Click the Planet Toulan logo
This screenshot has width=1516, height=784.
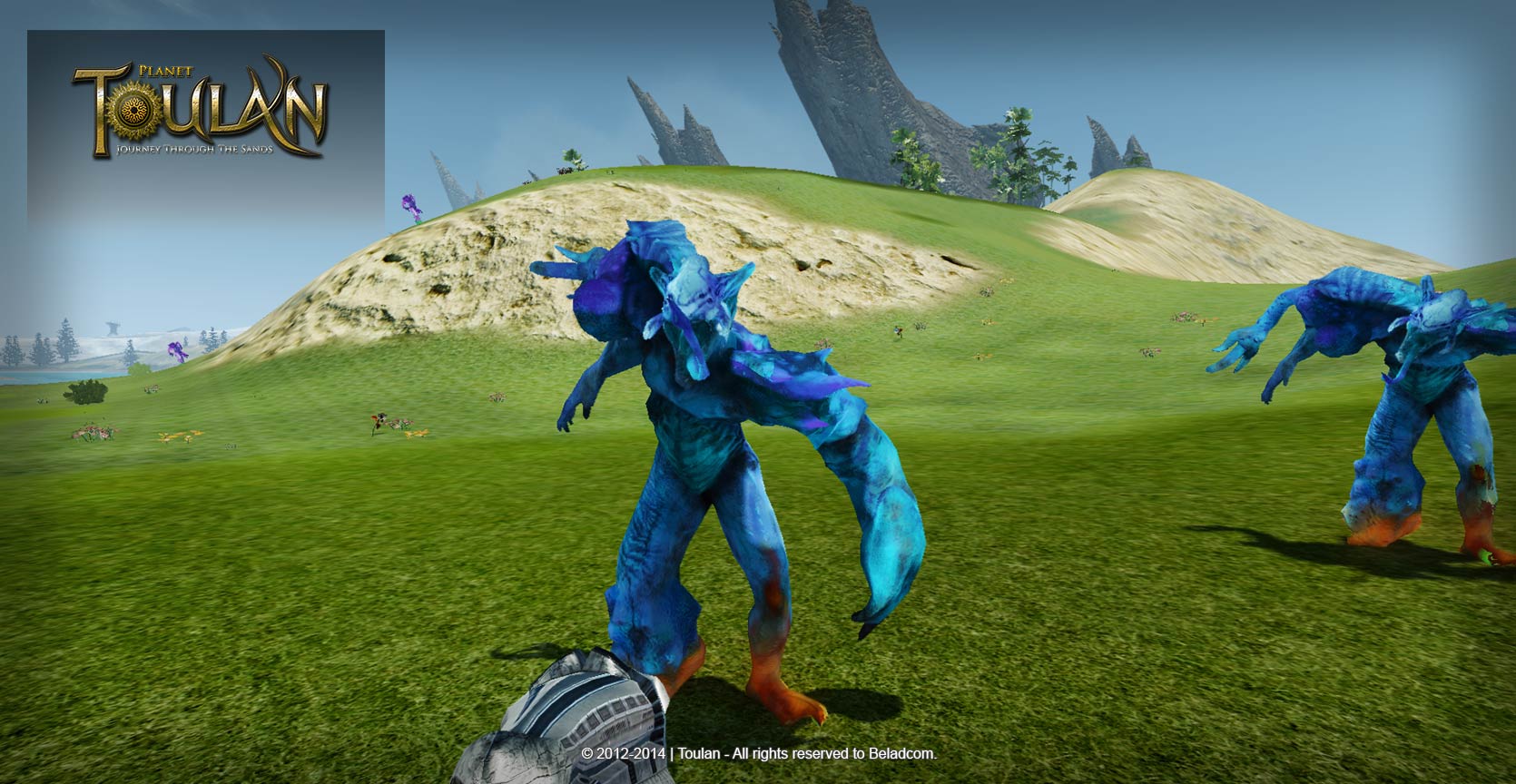point(200,113)
